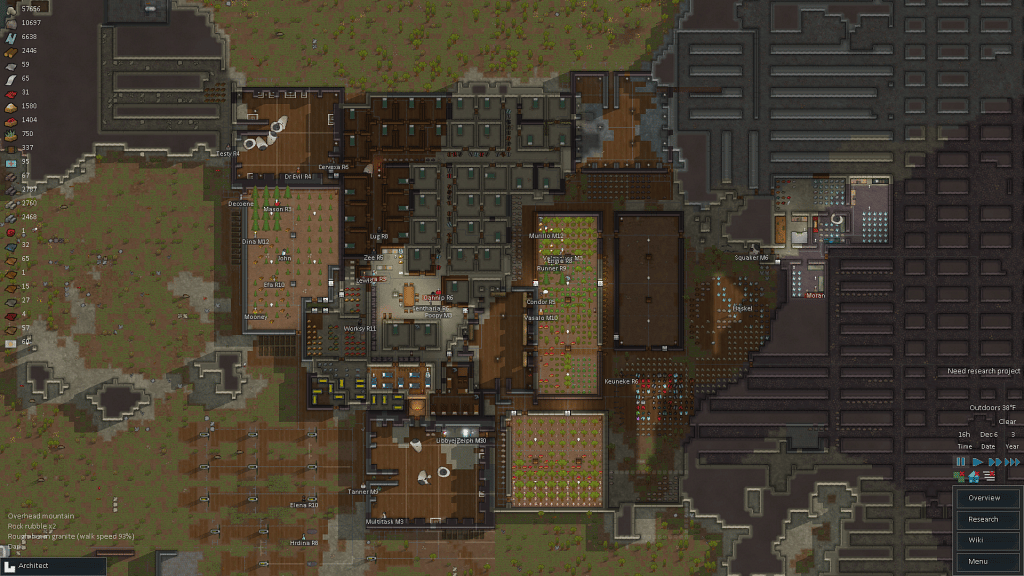
Task: Set game to fastest speed (triple arrow)
Action: click(1012, 462)
